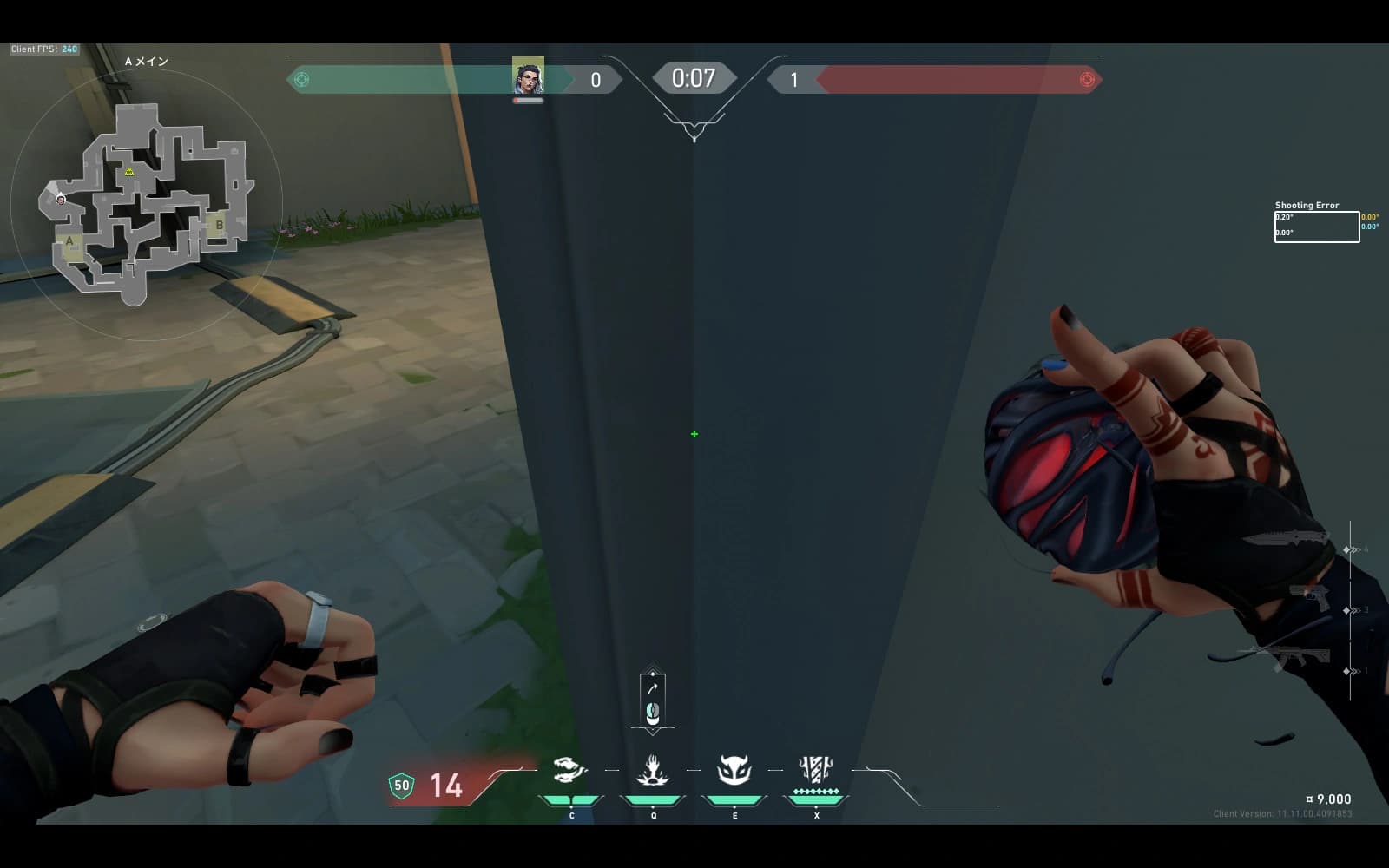Use the Haunt creature-face ability (E)
Image resolution: width=1389 pixels, height=868 pixels.
pos(734,770)
